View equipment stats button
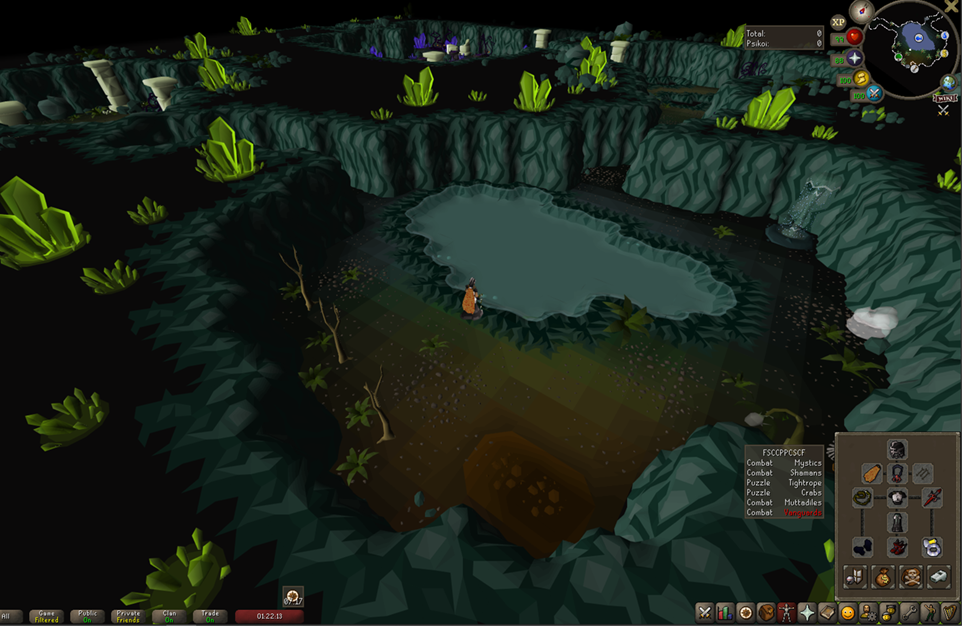The image size is (962, 626). pyautogui.click(x=855, y=576)
